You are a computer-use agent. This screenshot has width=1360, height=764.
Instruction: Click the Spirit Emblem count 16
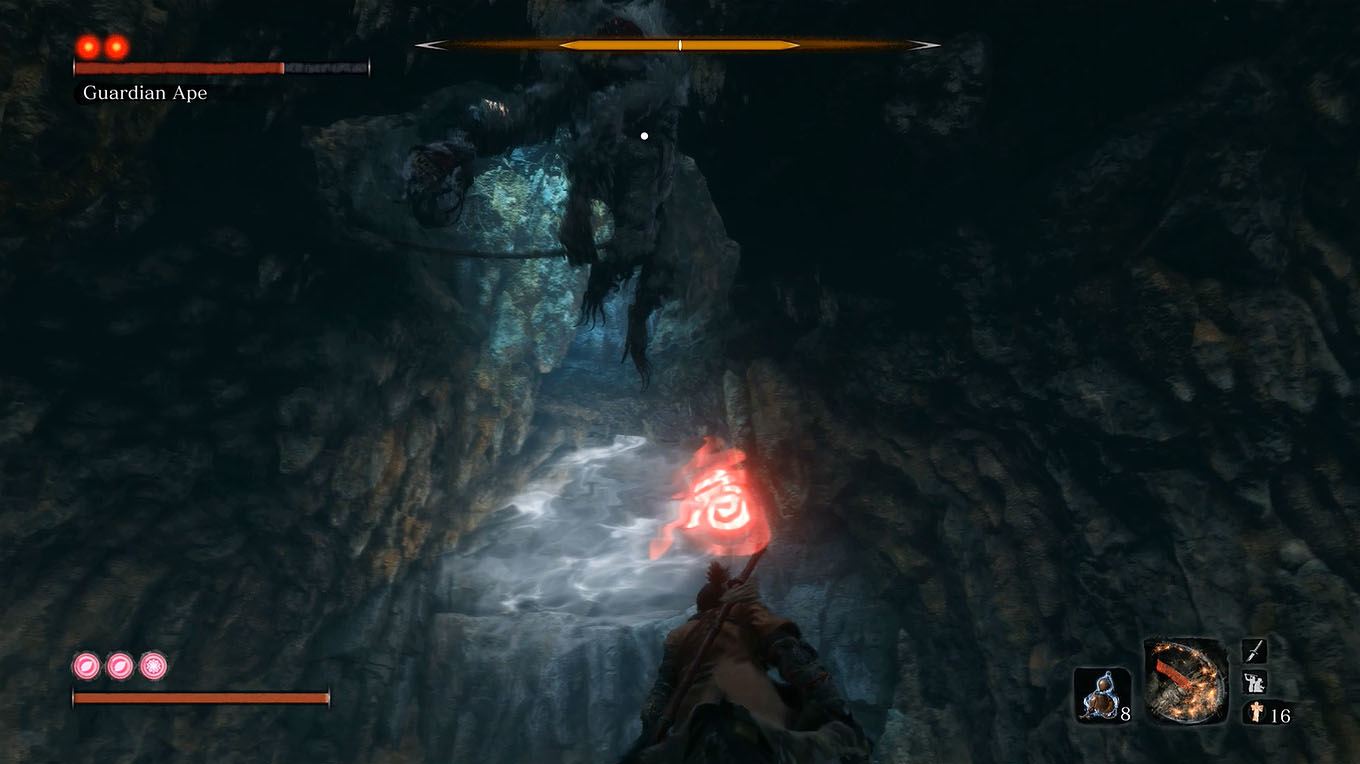point(1280,717)
